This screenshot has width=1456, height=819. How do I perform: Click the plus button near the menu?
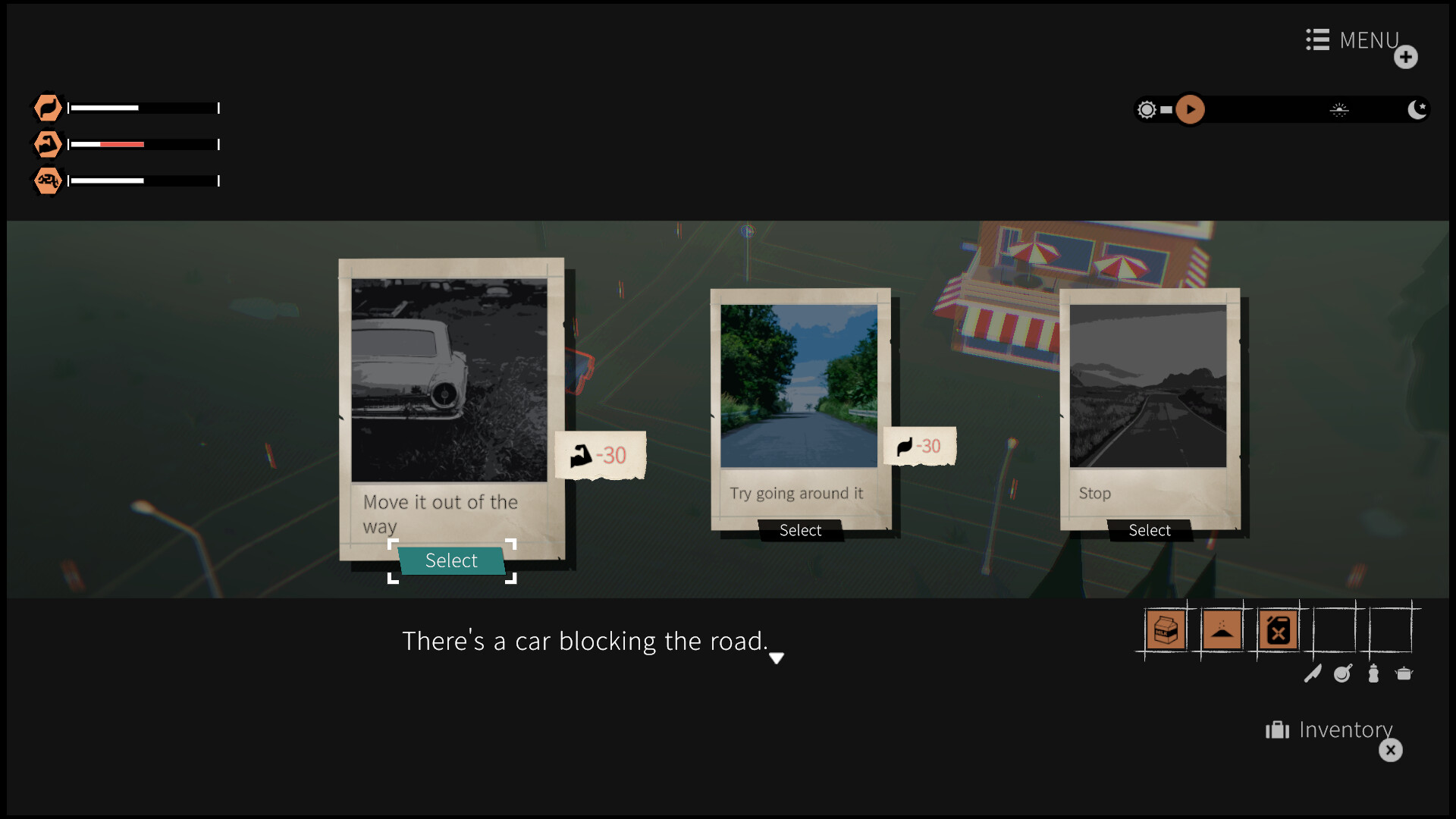(x=1407, y=57)
